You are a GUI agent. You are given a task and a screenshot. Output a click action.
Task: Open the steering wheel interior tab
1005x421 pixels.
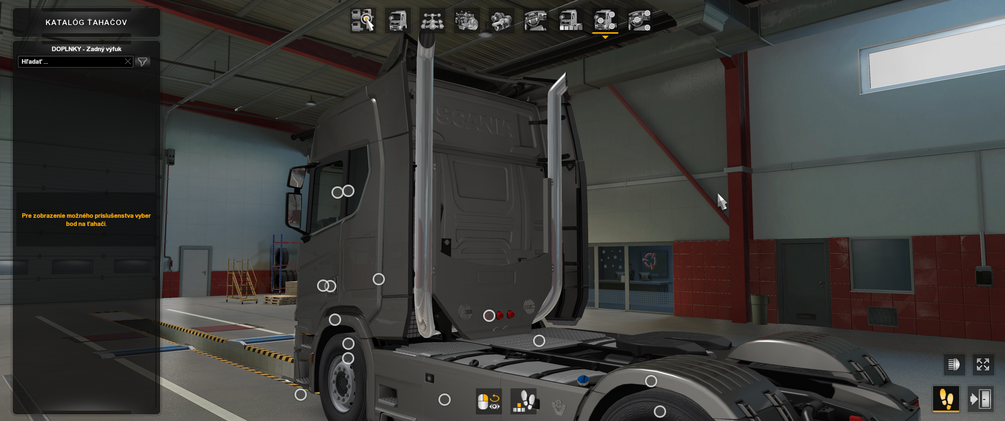tap(536, 20)
